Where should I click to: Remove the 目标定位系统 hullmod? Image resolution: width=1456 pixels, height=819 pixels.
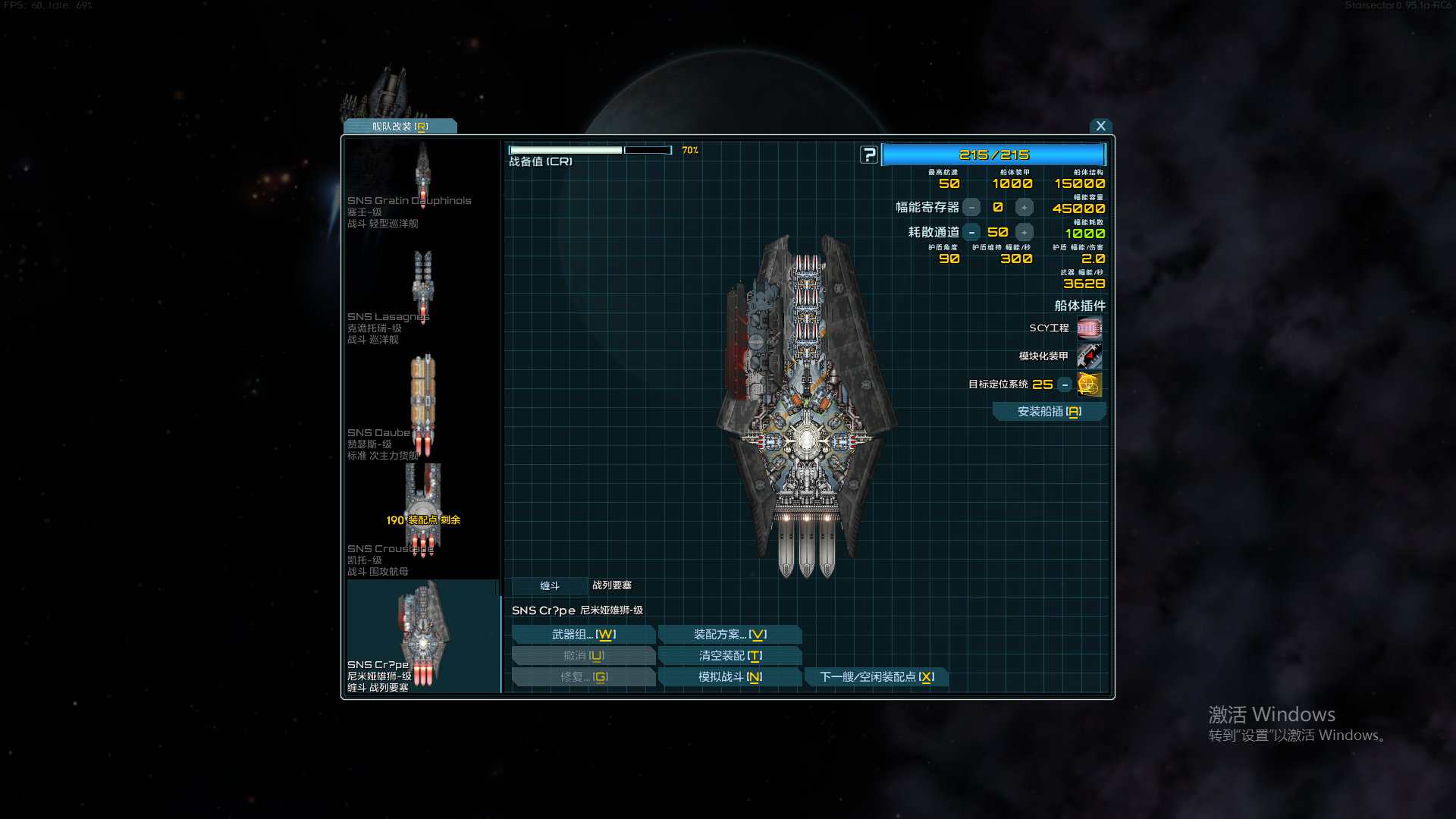tap(1065, 385)
